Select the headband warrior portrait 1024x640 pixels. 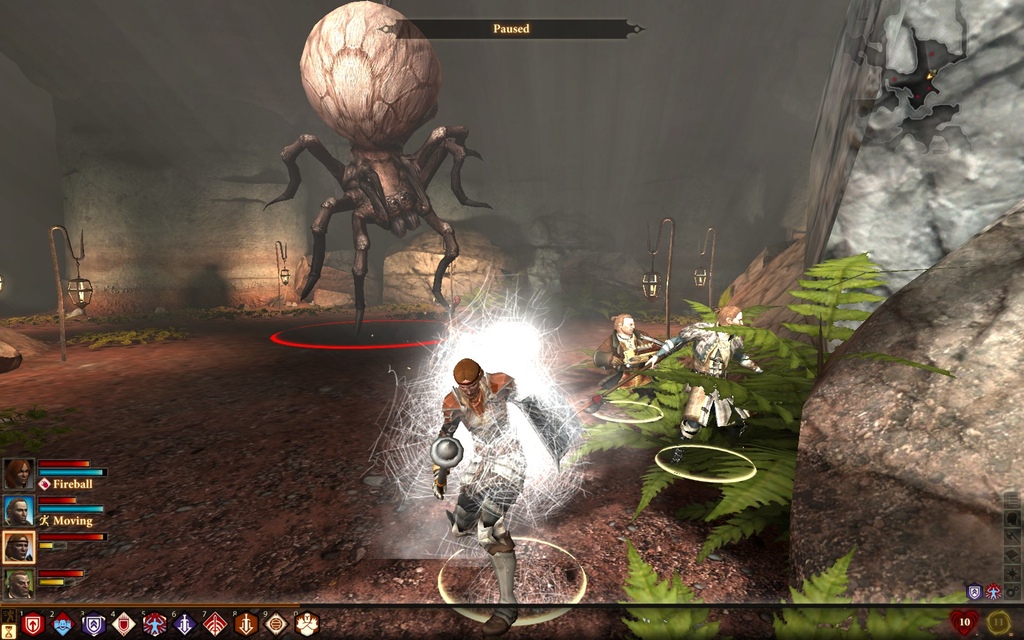(18, 546)
